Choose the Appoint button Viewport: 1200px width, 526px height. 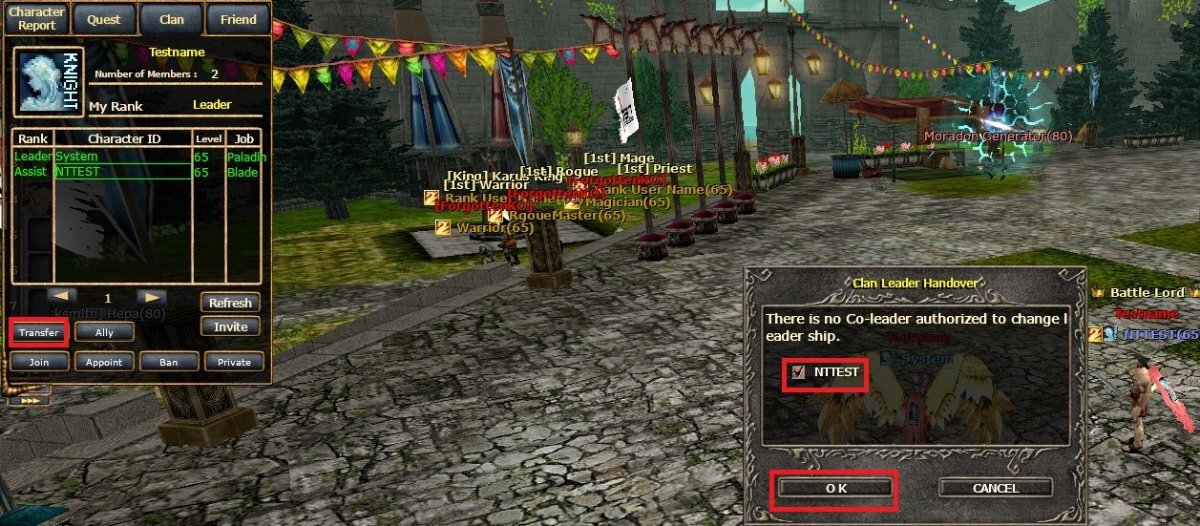point(104,362)
